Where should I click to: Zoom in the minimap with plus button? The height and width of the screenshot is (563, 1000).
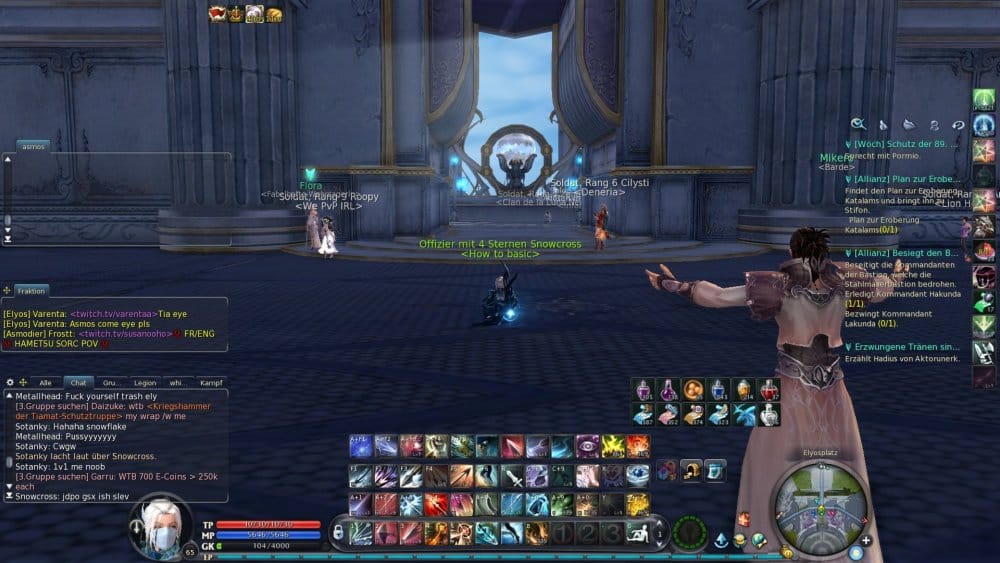866,540
